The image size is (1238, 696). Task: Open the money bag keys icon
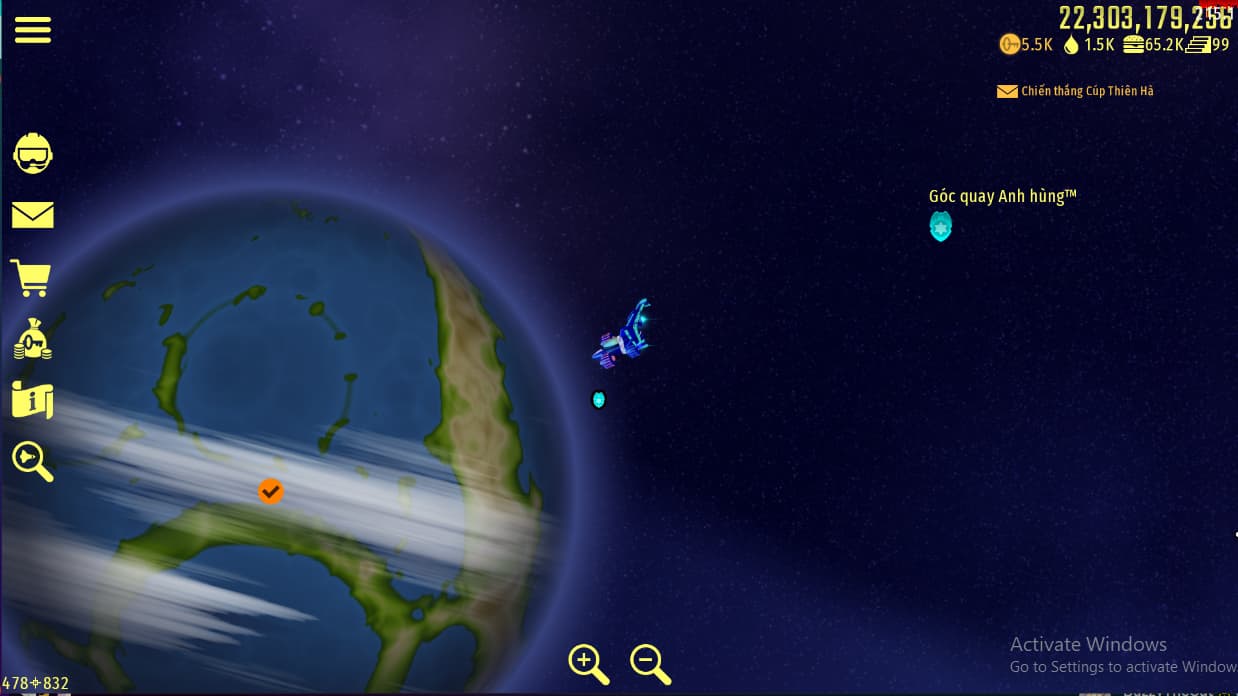tap(32, 340)
